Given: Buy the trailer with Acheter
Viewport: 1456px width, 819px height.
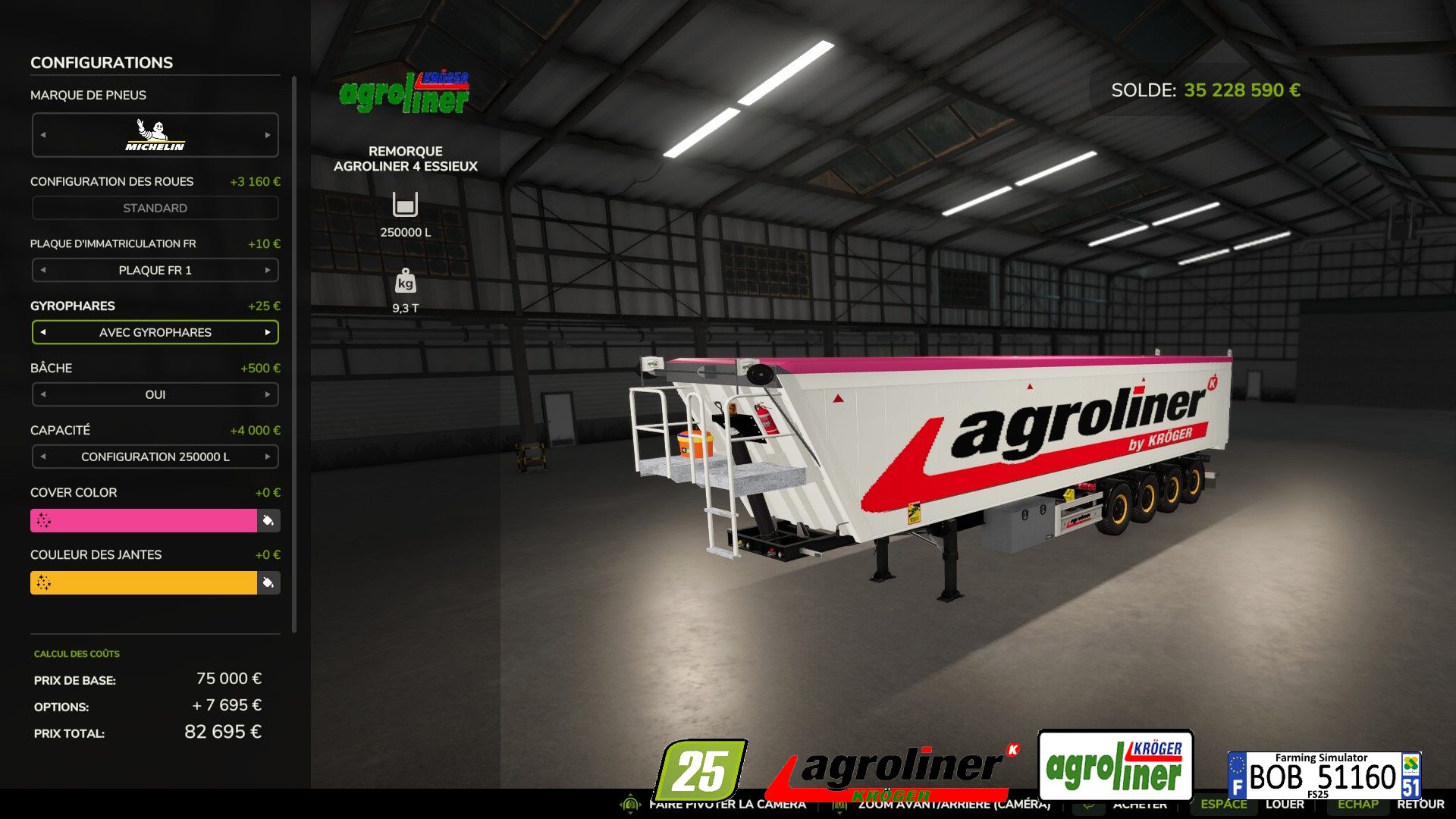Looking at the screenshot, I should tap(1139, 805).
